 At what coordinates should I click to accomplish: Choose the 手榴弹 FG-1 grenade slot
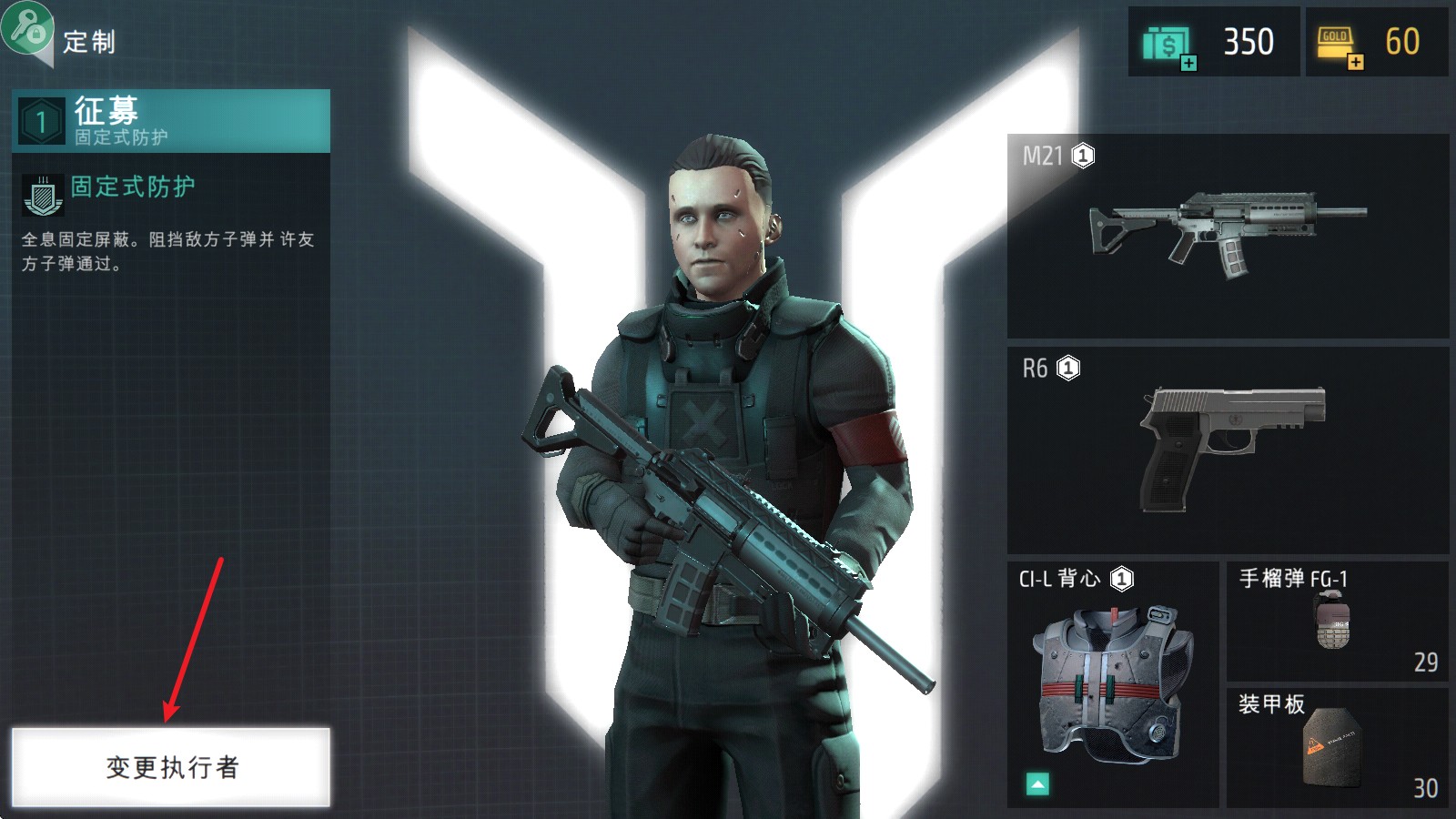click(x=1337, y=621)
